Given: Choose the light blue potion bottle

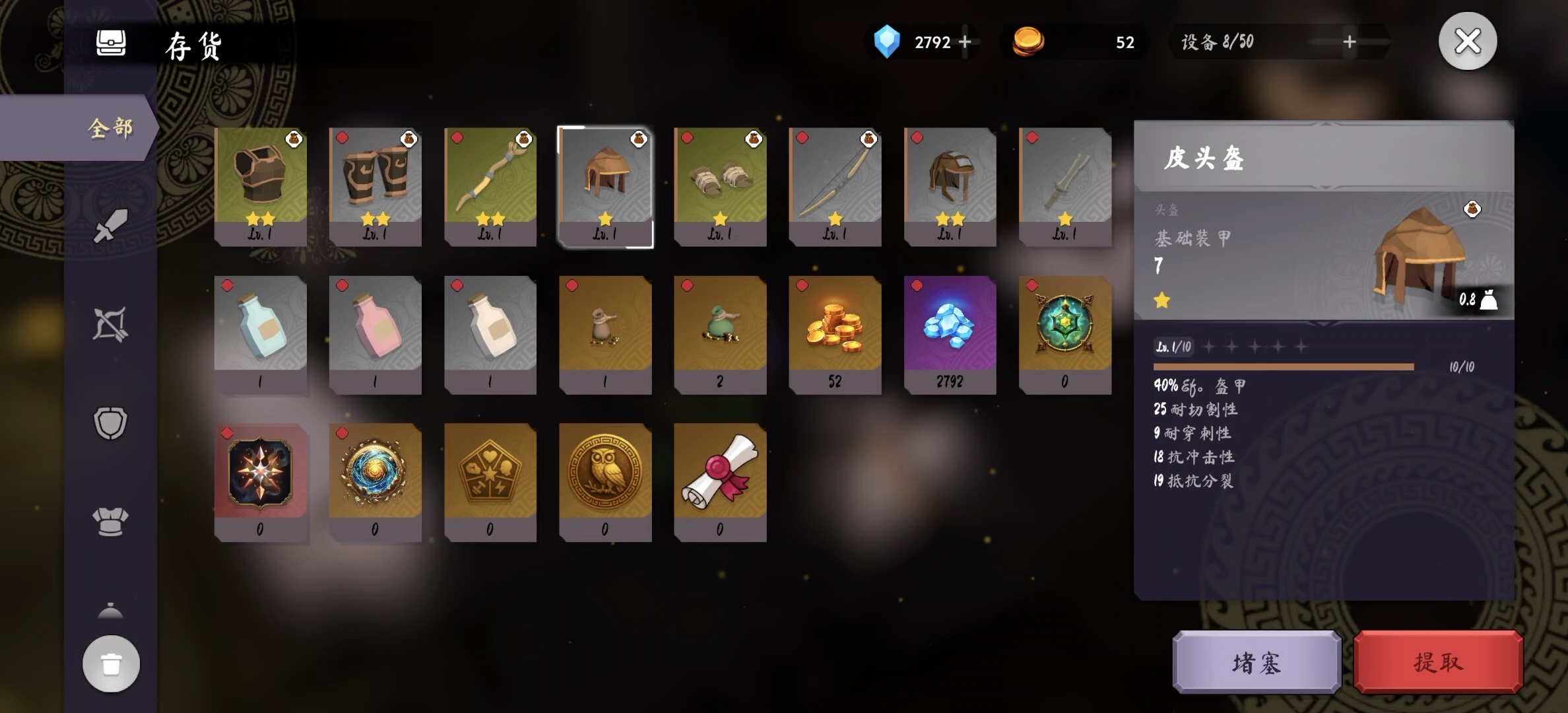Looking at the screenshot, I should click(x=261, y=334).
